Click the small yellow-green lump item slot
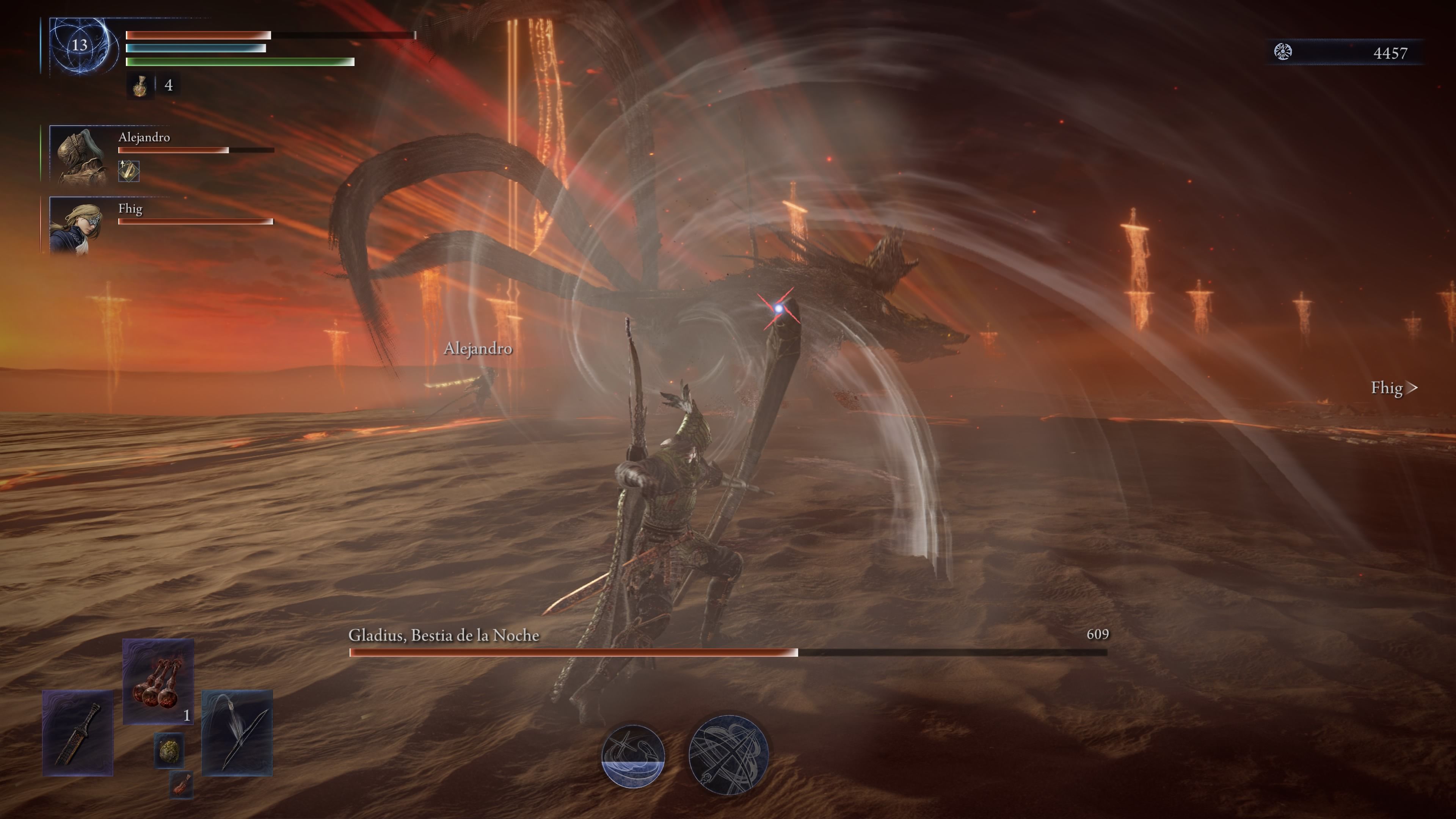This screenshot has width=1456, height=819. [169, 750]
